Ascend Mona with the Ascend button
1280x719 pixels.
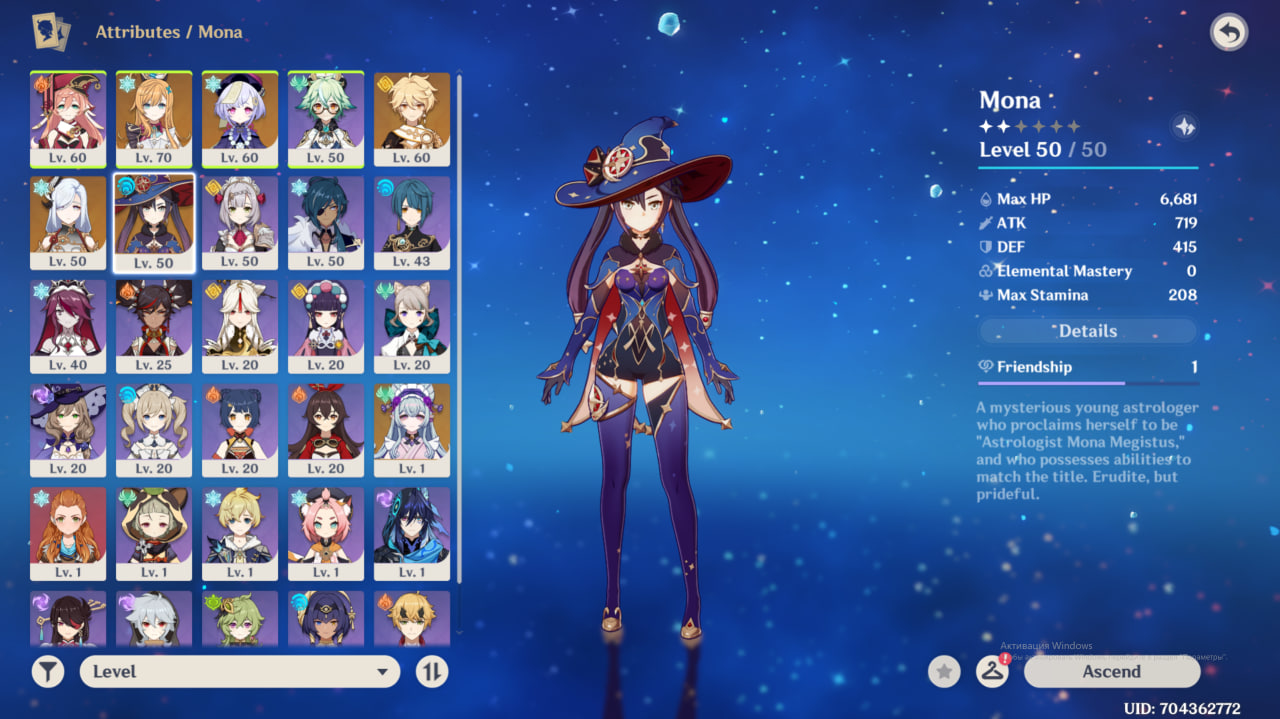(x=1111, y=672)
